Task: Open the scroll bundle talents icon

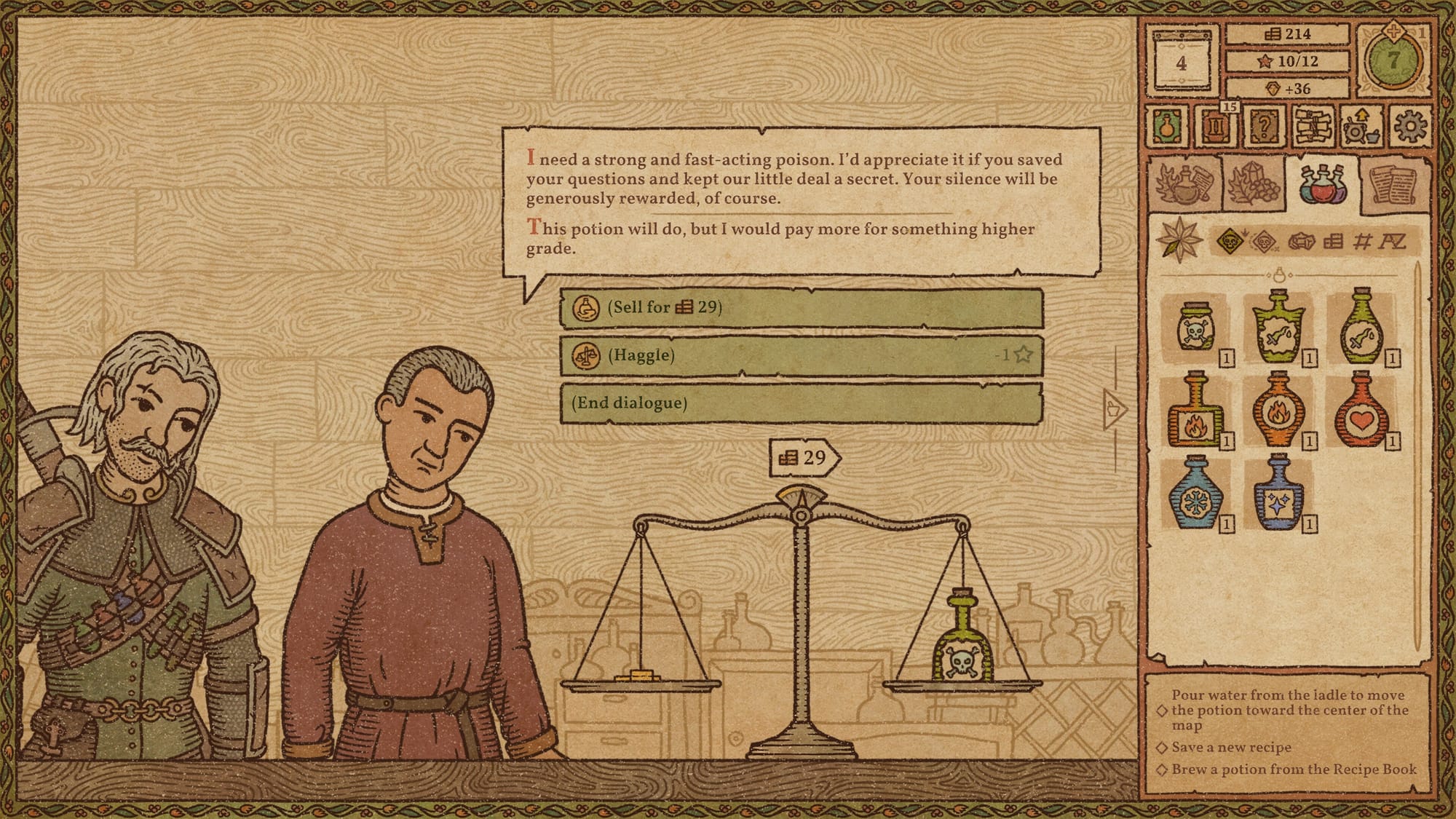Action: point(1313,125)
